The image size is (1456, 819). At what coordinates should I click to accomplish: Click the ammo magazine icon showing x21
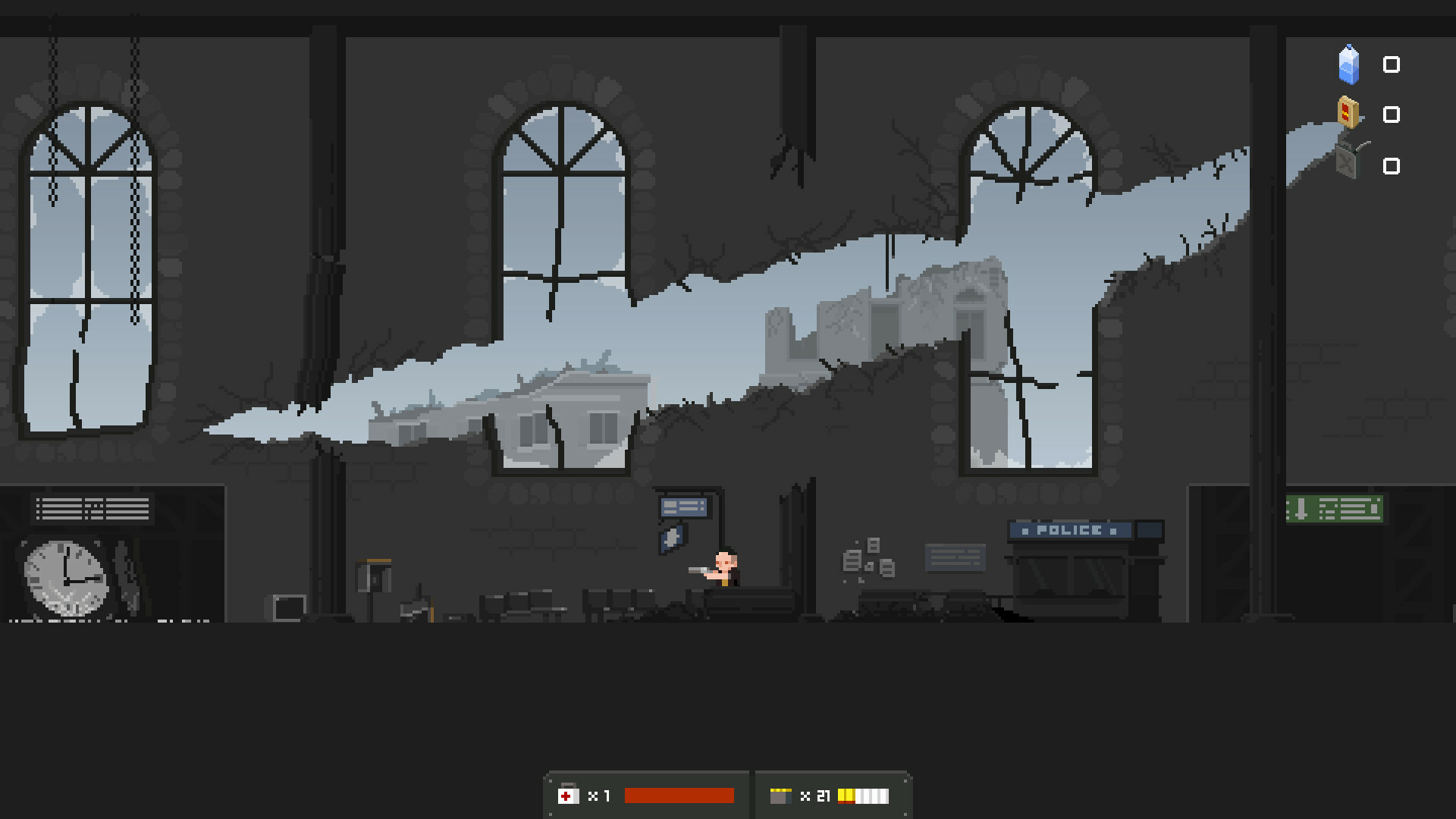point(781,796)
